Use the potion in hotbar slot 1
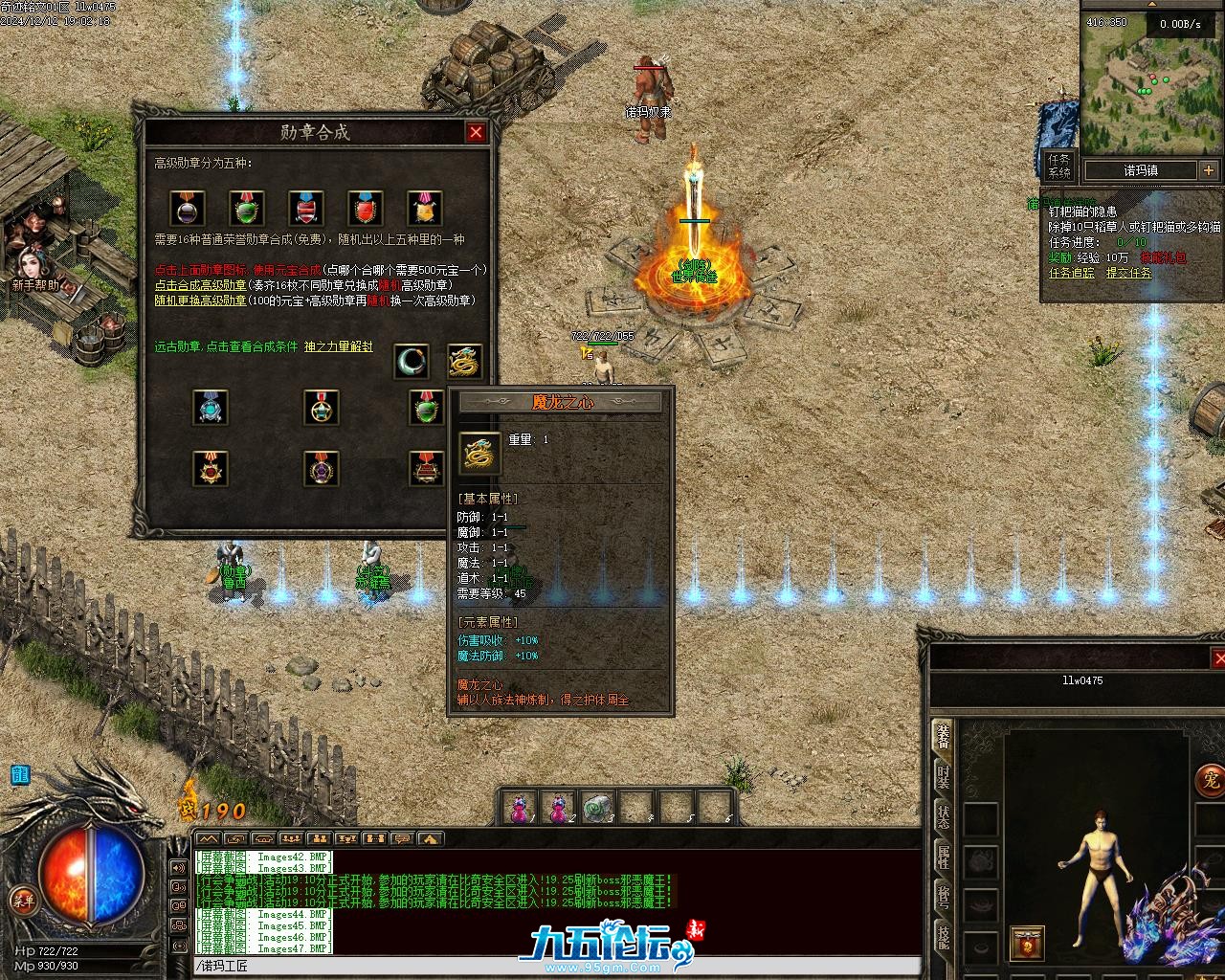 tap(520, 808)
